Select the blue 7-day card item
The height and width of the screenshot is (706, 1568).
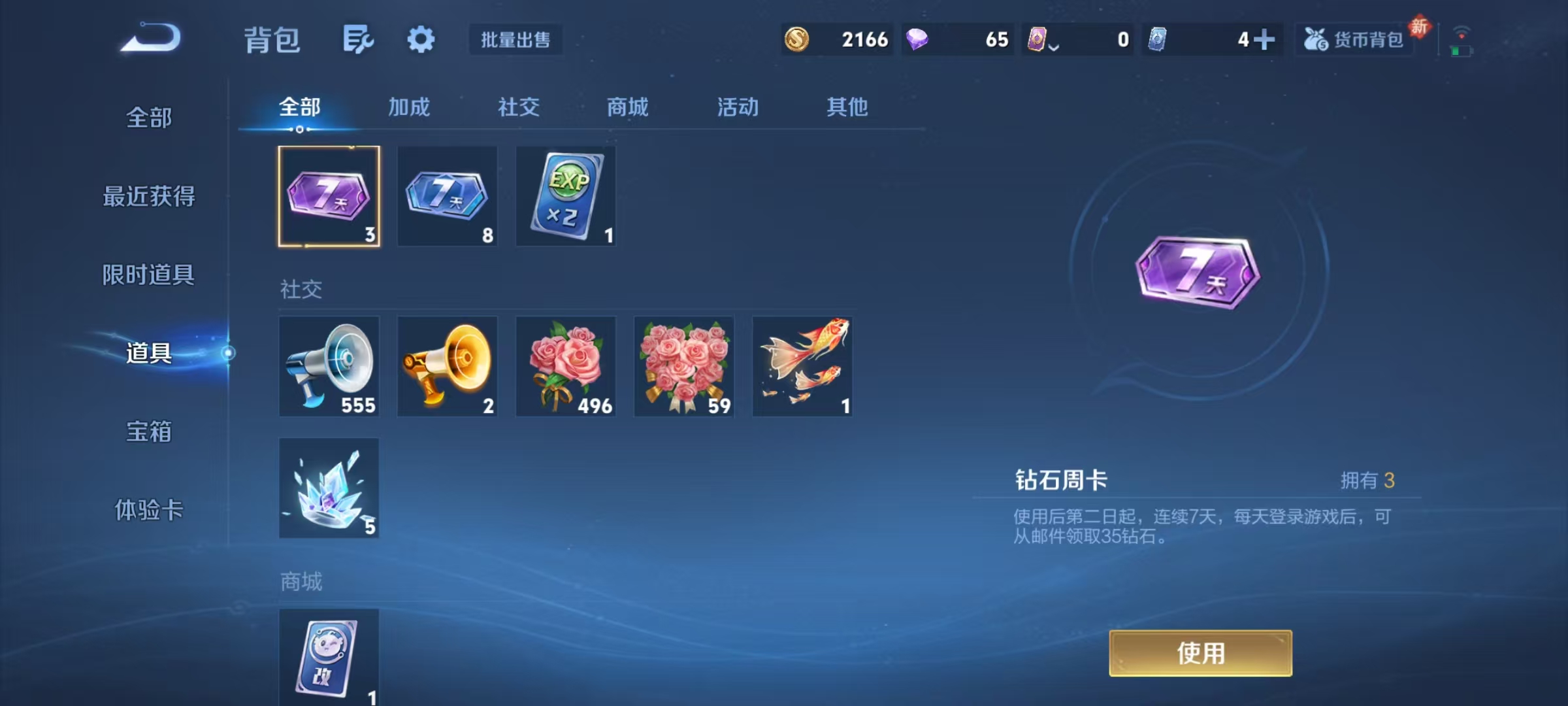pyautogui.click(x=447, y=196)
